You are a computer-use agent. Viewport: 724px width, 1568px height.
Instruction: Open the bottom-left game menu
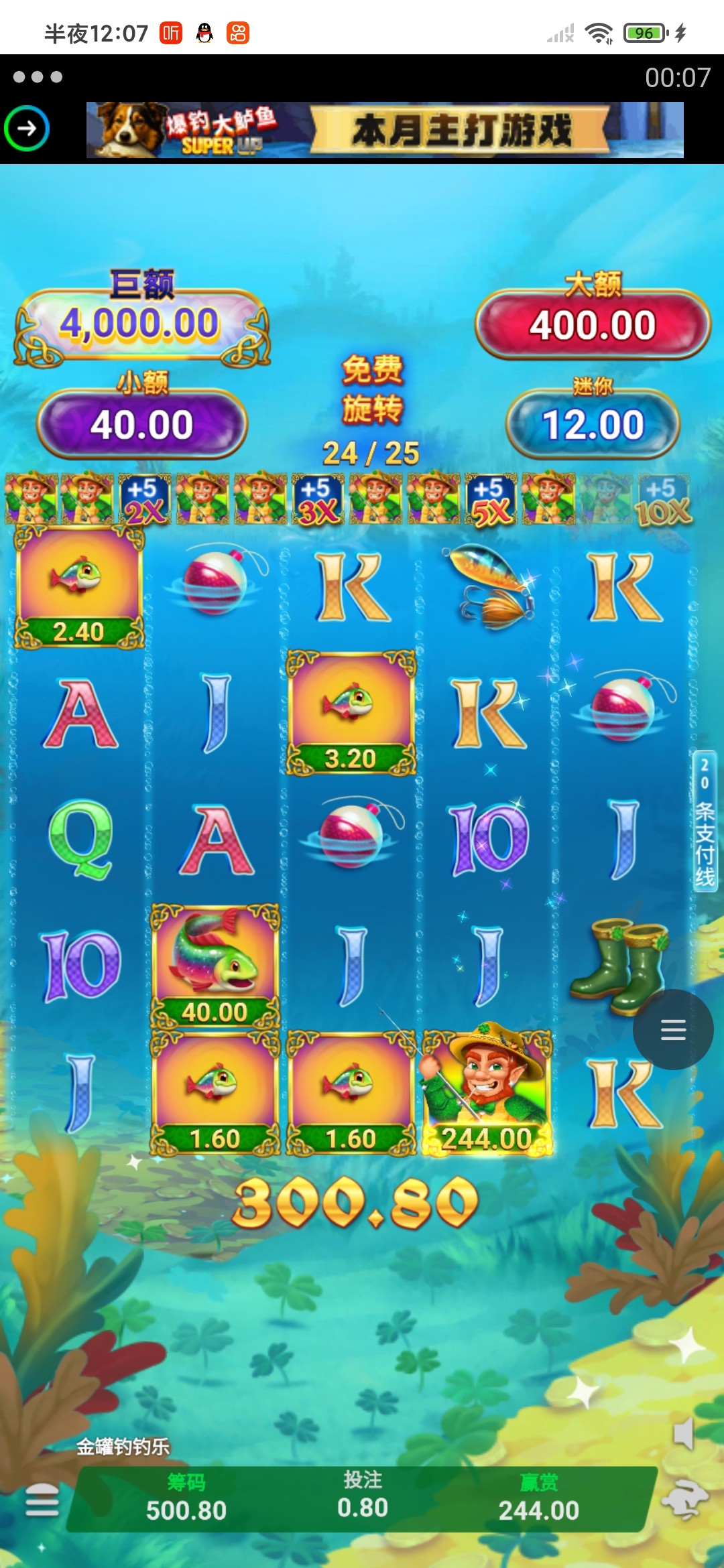coord(42,1500)
